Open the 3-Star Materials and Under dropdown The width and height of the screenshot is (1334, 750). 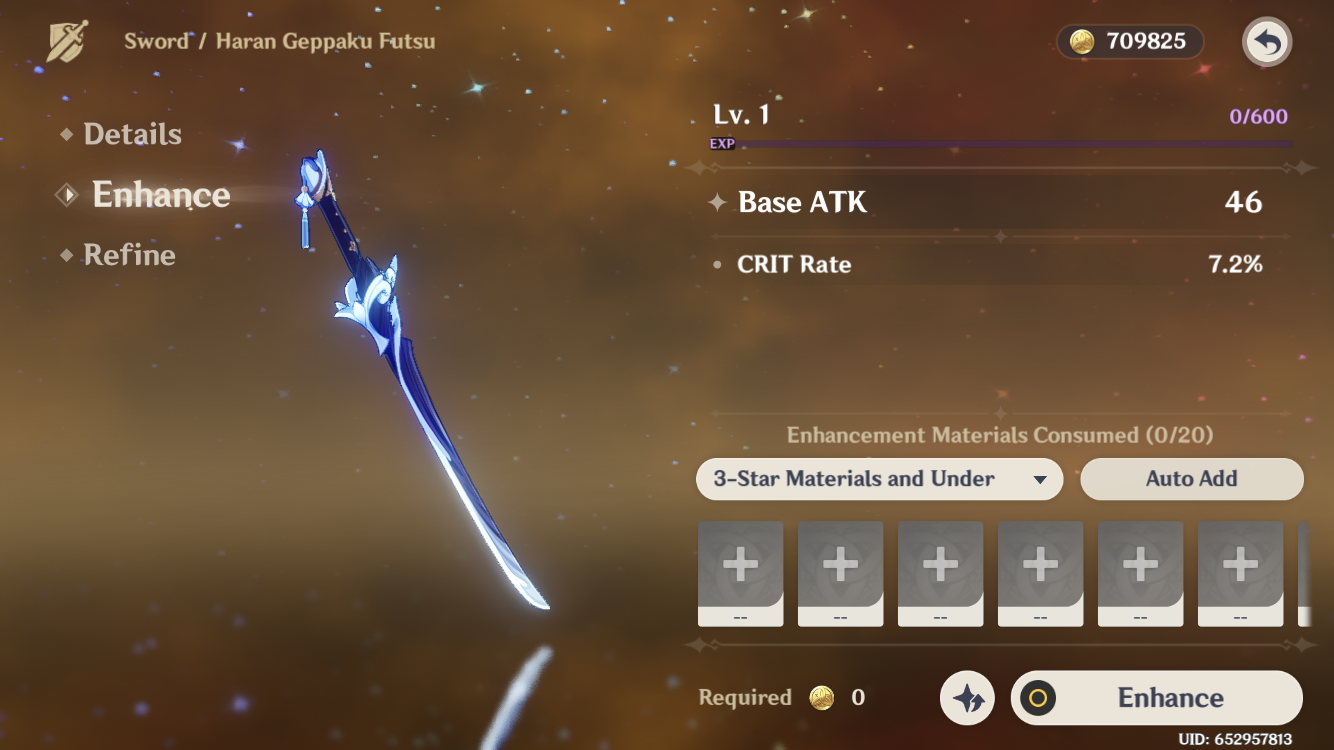pos(879,479)
